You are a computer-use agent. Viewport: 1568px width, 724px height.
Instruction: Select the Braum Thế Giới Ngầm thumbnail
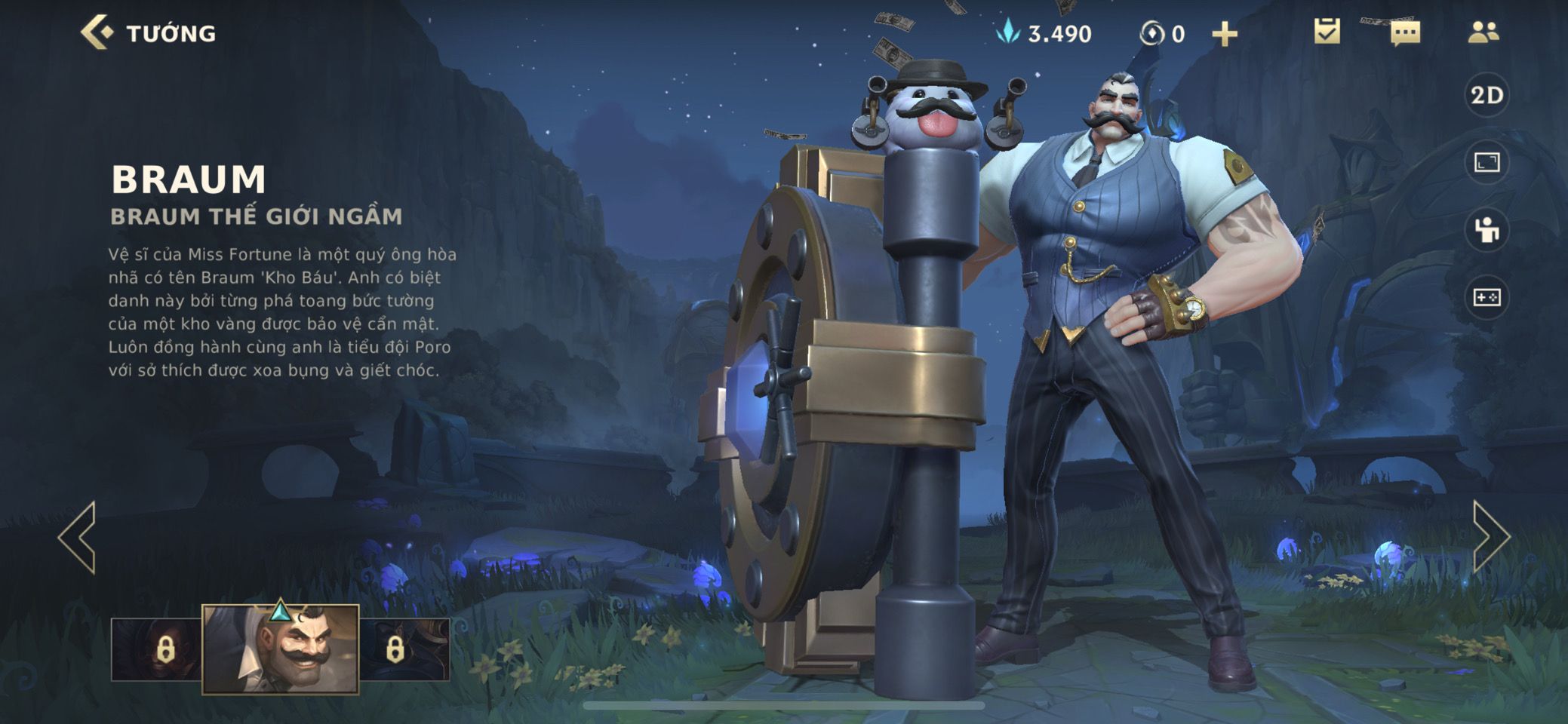(x=281, y=649)
